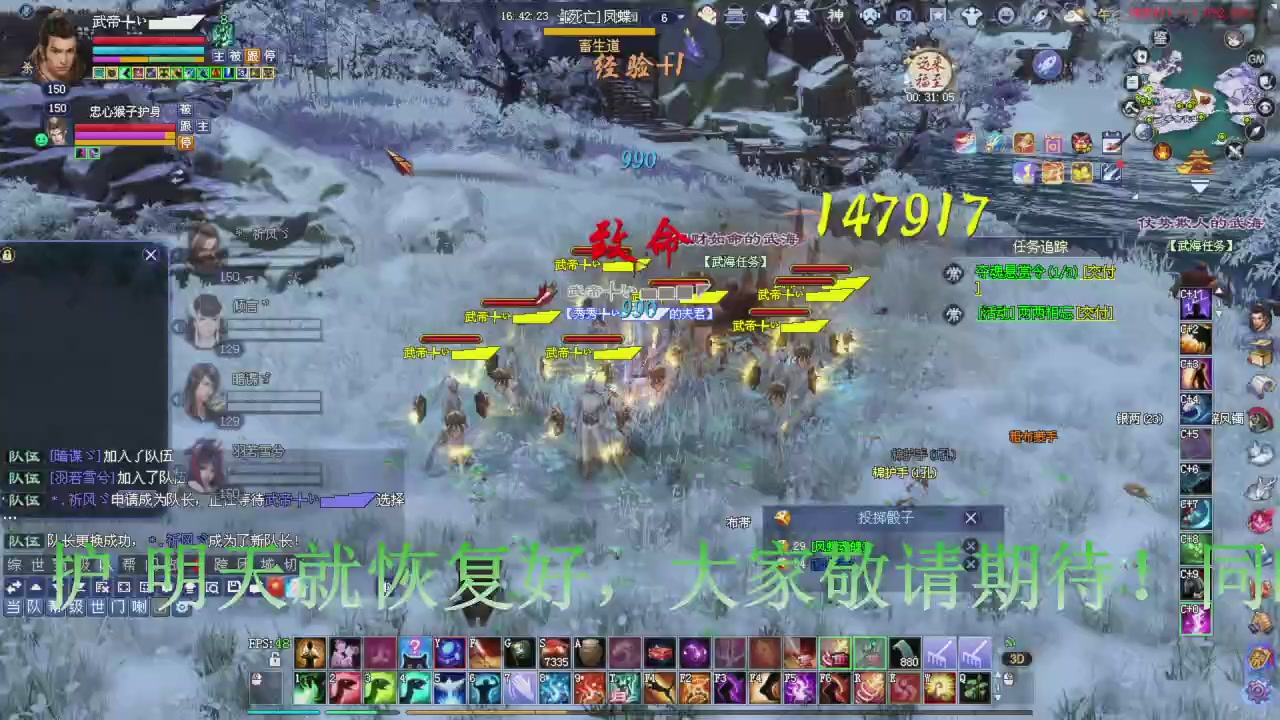The image size is (1280, 720).
Task: Open the GM helper icon beside minimap
Action: tap(1256, 59)
